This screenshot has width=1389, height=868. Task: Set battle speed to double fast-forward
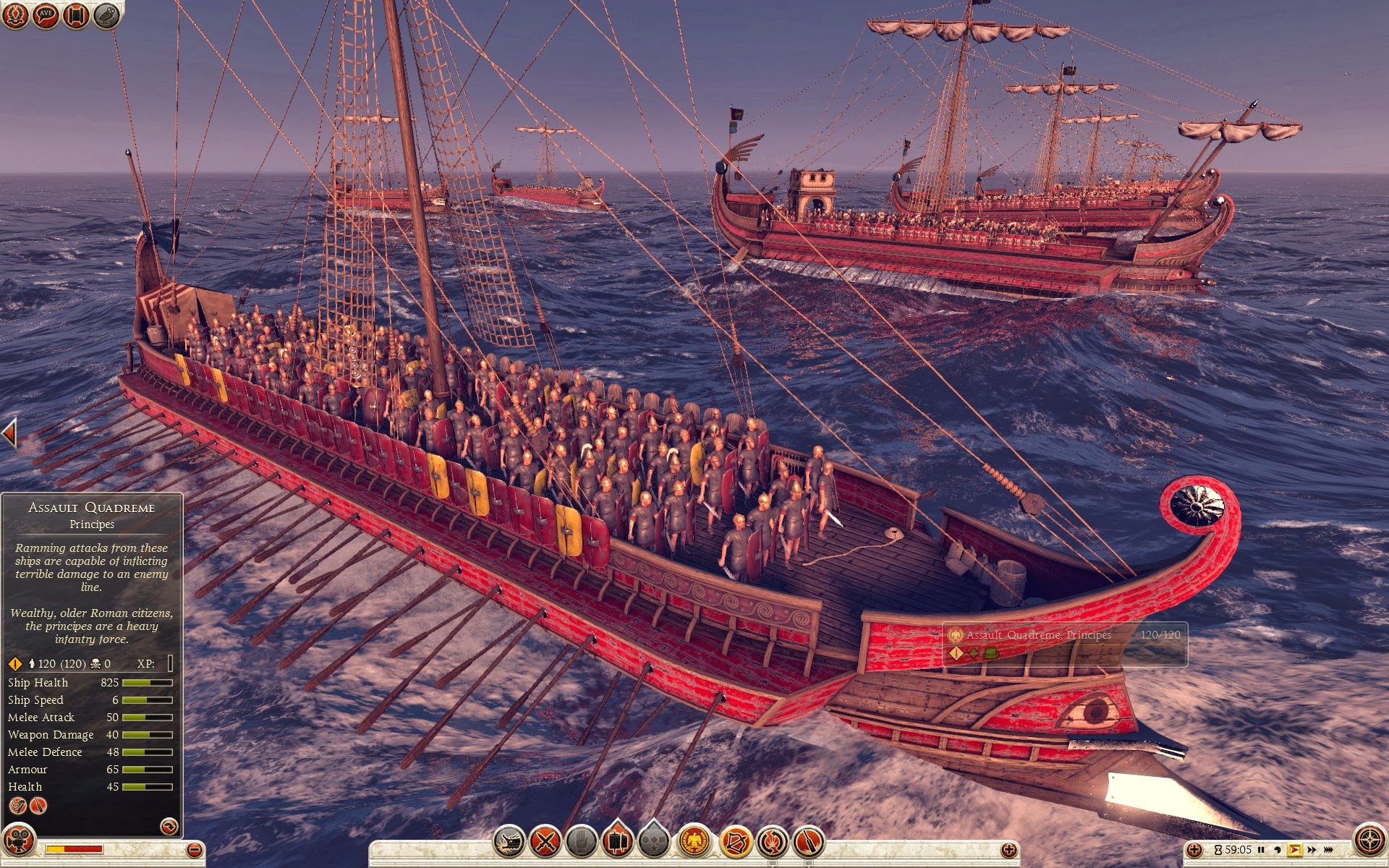(1312, 850)
